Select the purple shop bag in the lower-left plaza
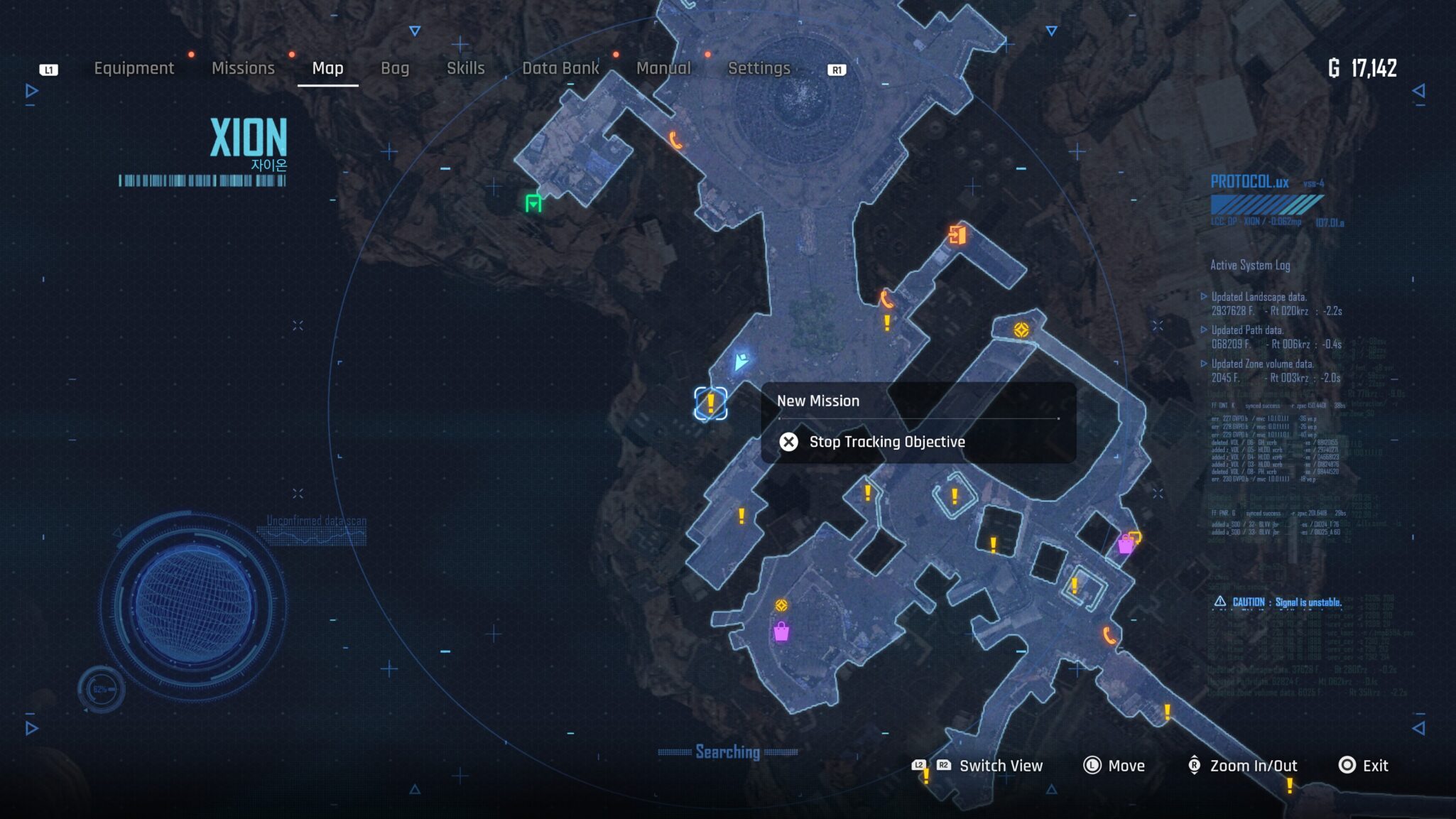The image size is (1456, 819). pyautogui.click(x=781, y=631)
